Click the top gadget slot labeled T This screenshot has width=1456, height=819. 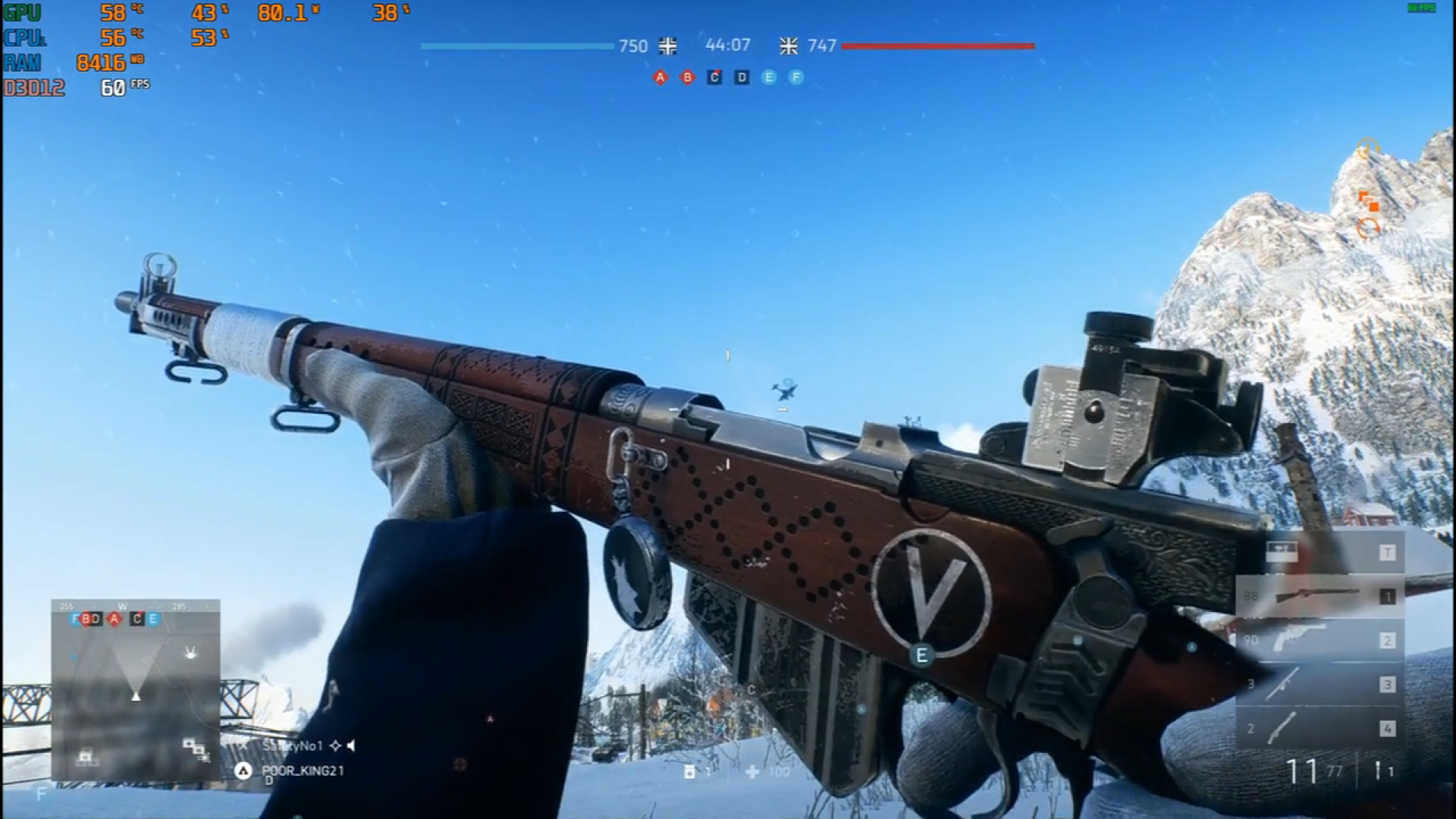pyautogui.click(x=1319, y=553)
